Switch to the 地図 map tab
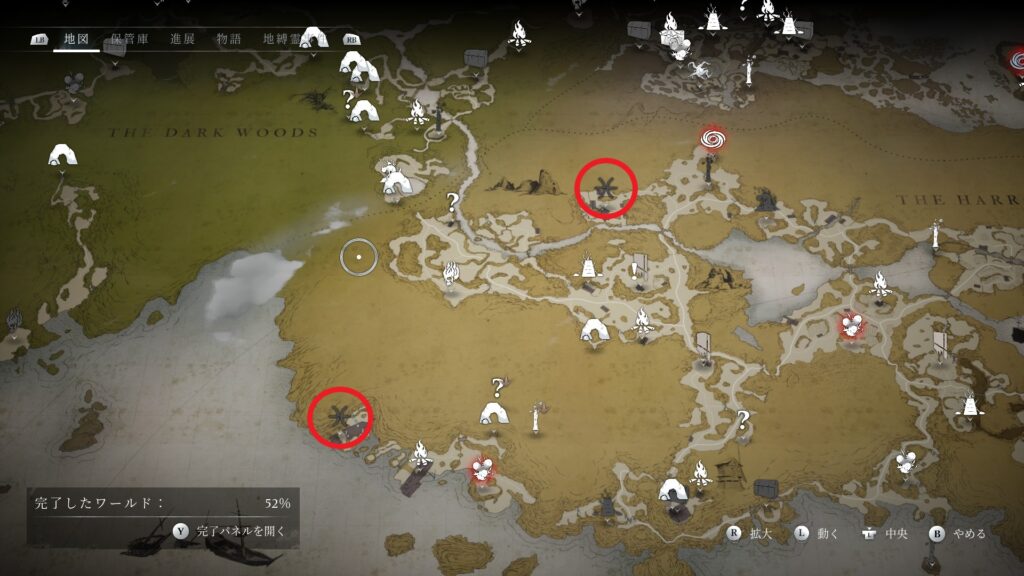 point(76,40)
